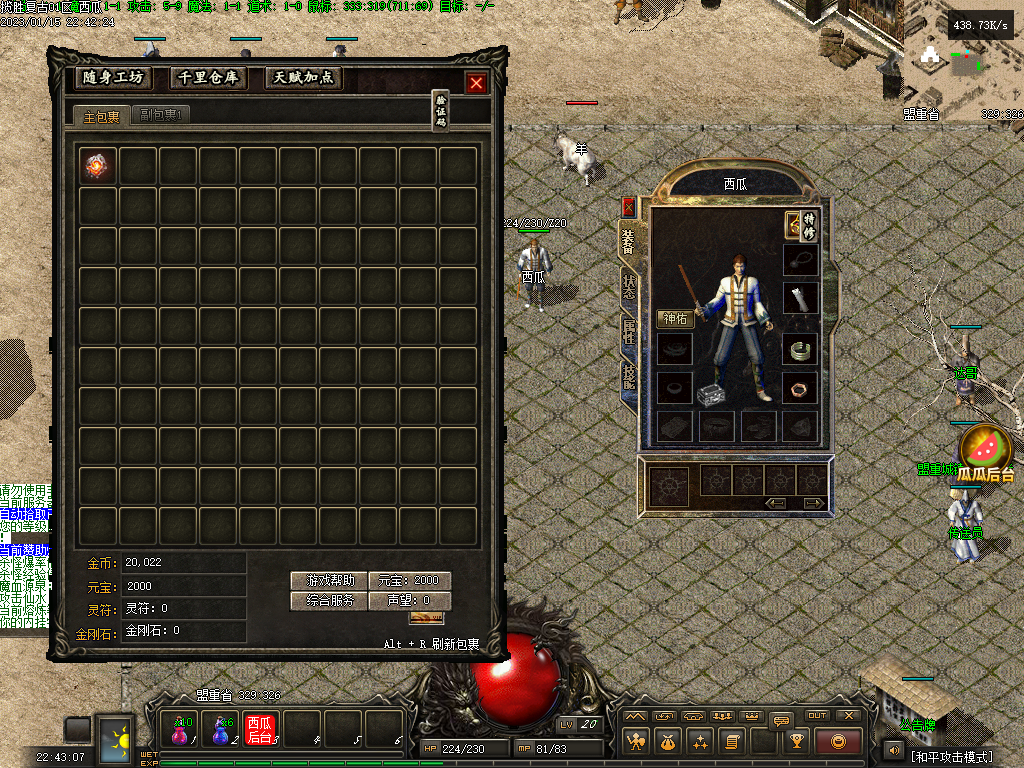Click the 元宝: 2000 button
This screenshot has width=1024, height=768.
tap(410, 581)
